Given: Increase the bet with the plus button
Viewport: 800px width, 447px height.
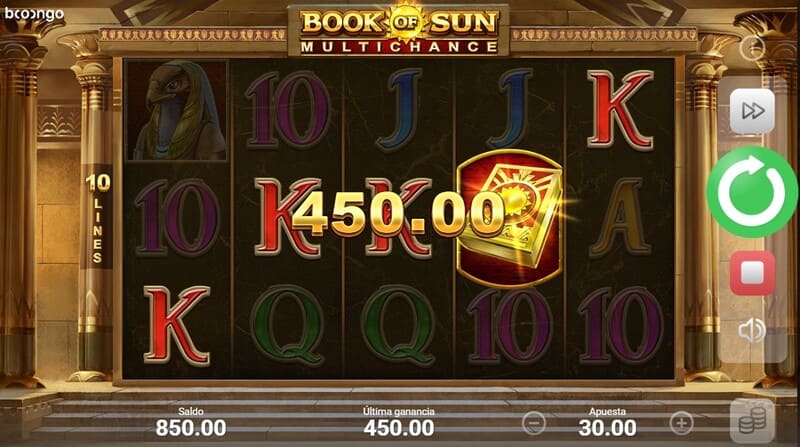Looking at the screenshot, I should coord(681,422).
